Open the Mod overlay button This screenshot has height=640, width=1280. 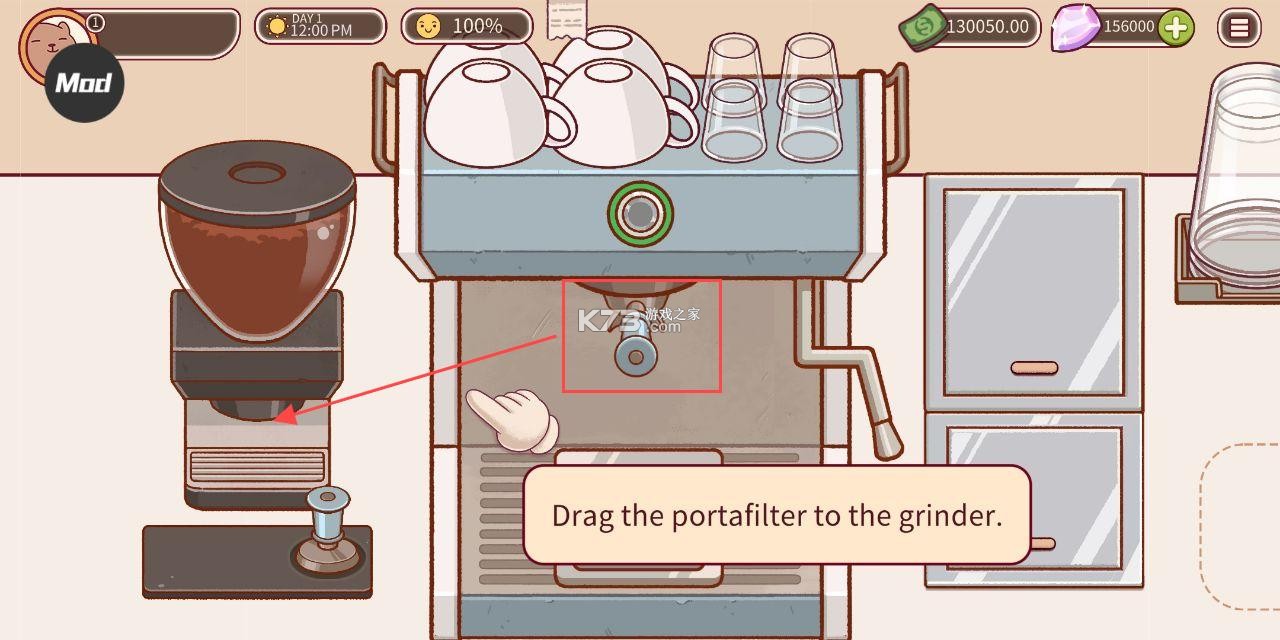click(84, 82)
